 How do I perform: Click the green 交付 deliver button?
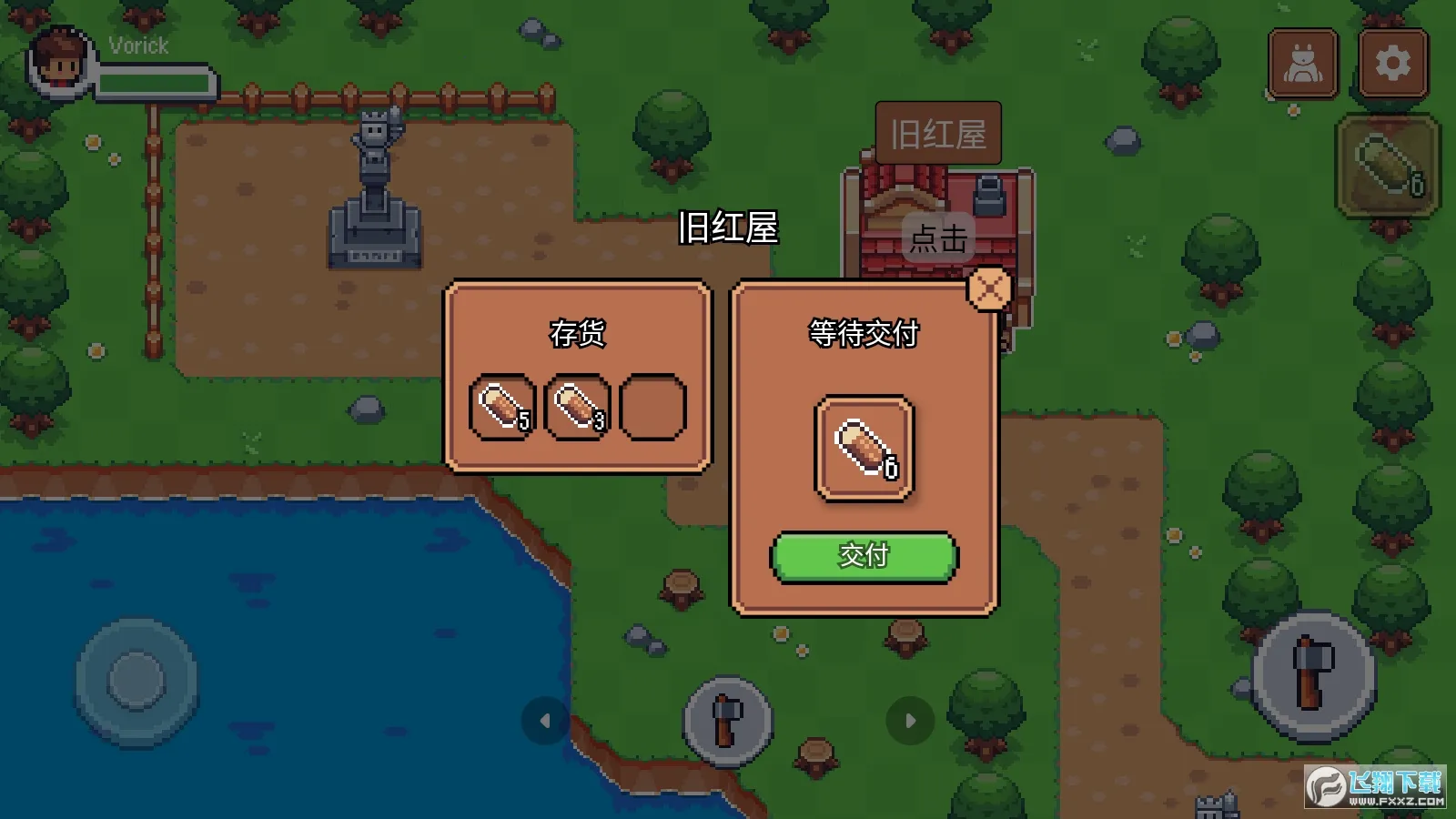coord(864,556)
